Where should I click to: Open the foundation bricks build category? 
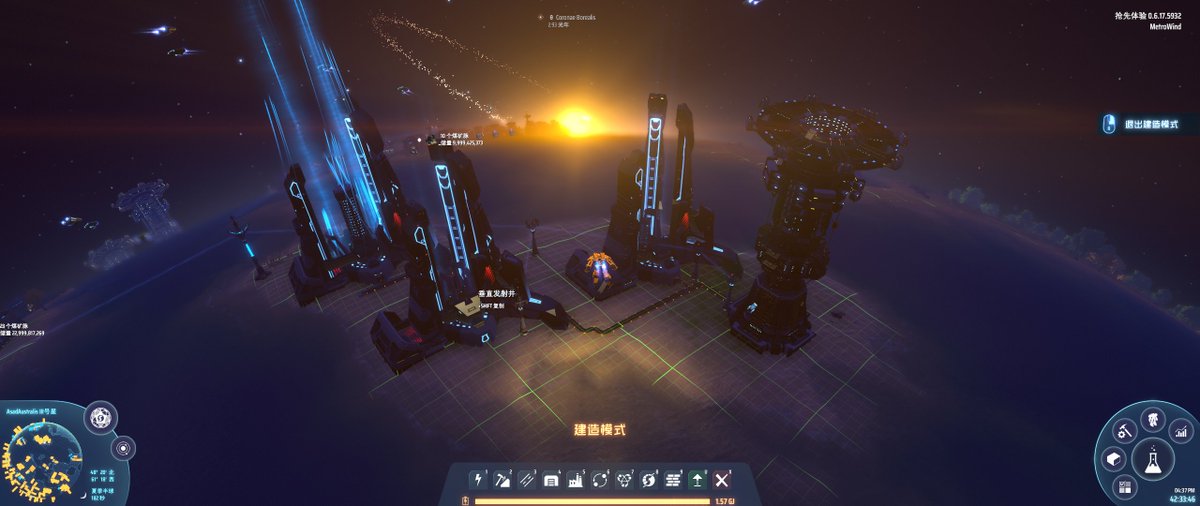click(673, 481)
